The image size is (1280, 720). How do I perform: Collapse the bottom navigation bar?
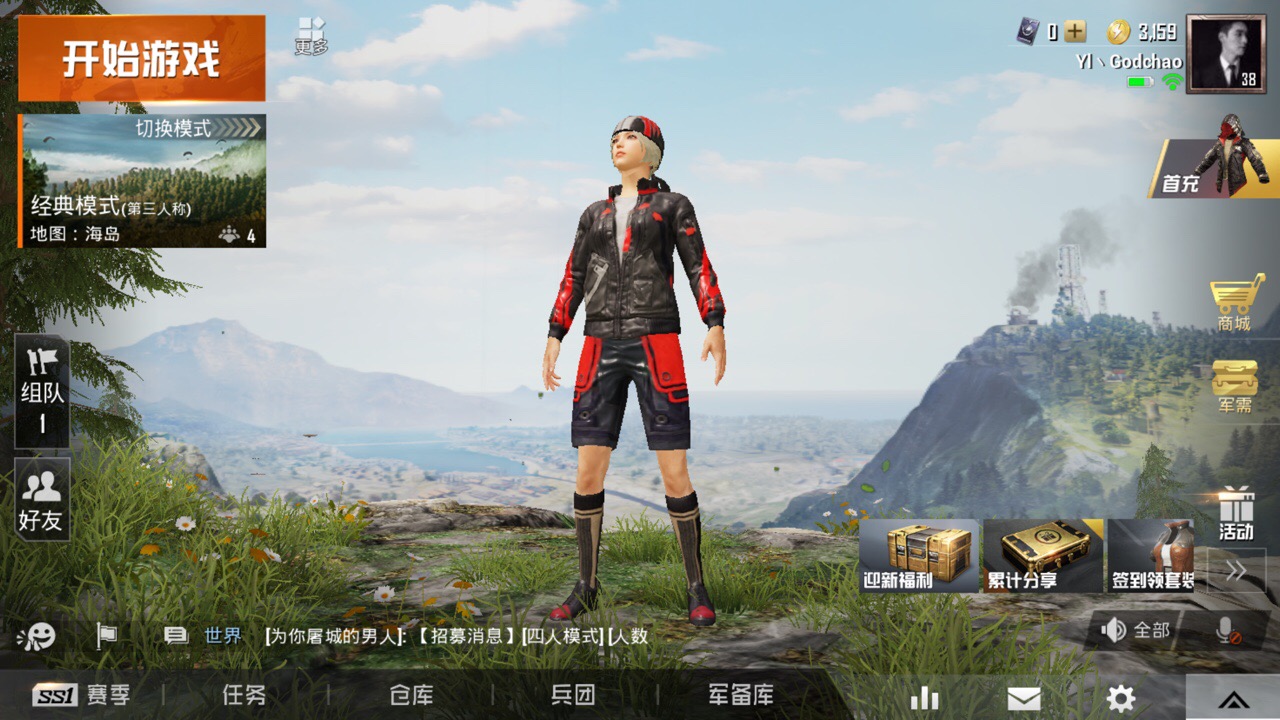click(x=1235, y=700)
